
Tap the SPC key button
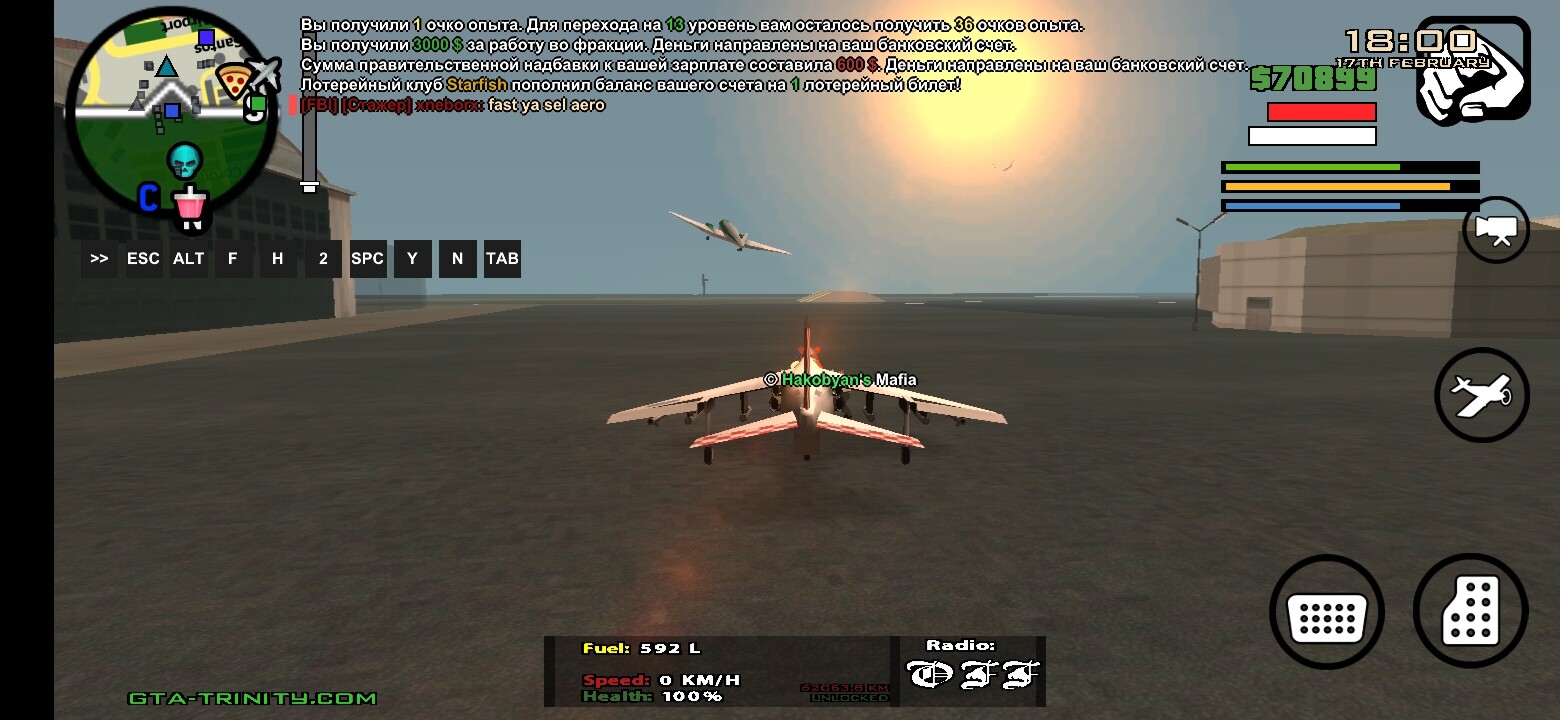point(367,259)
